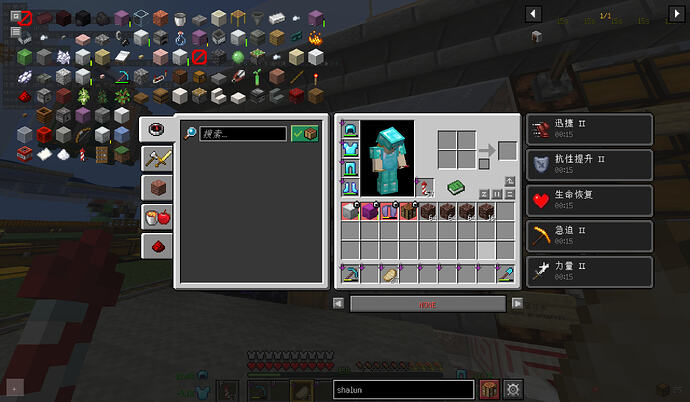Click the text field containing shalun

point(402,390)
